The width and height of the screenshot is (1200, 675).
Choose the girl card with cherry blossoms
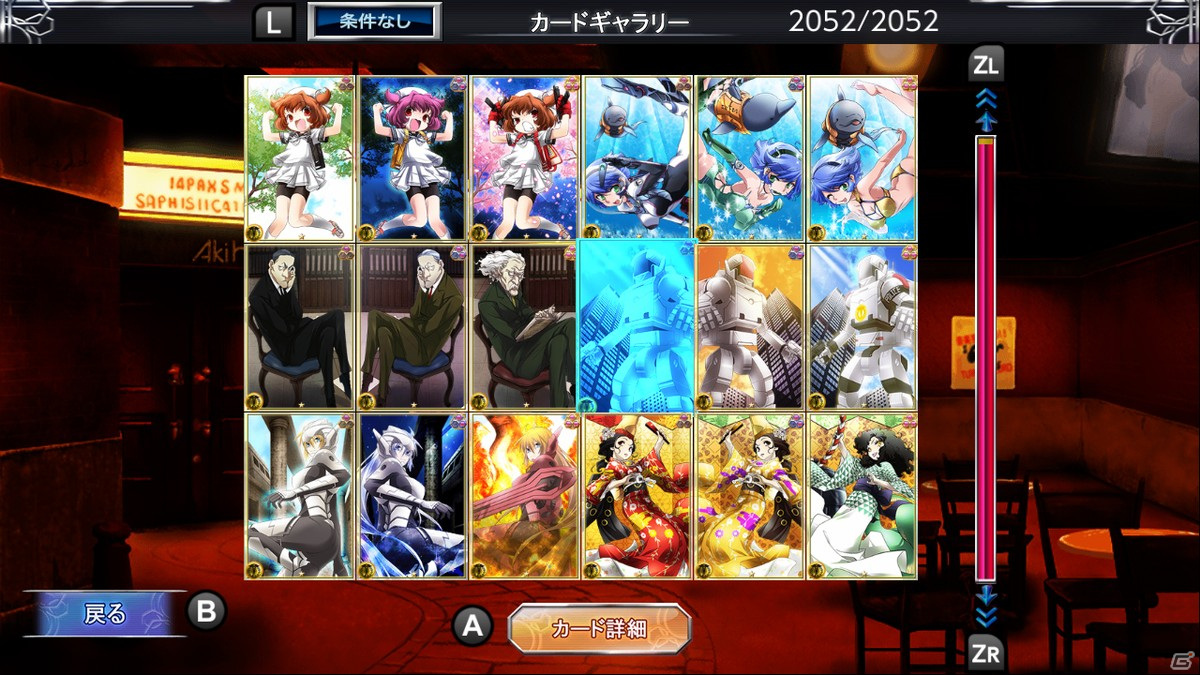tap(525, 158)
